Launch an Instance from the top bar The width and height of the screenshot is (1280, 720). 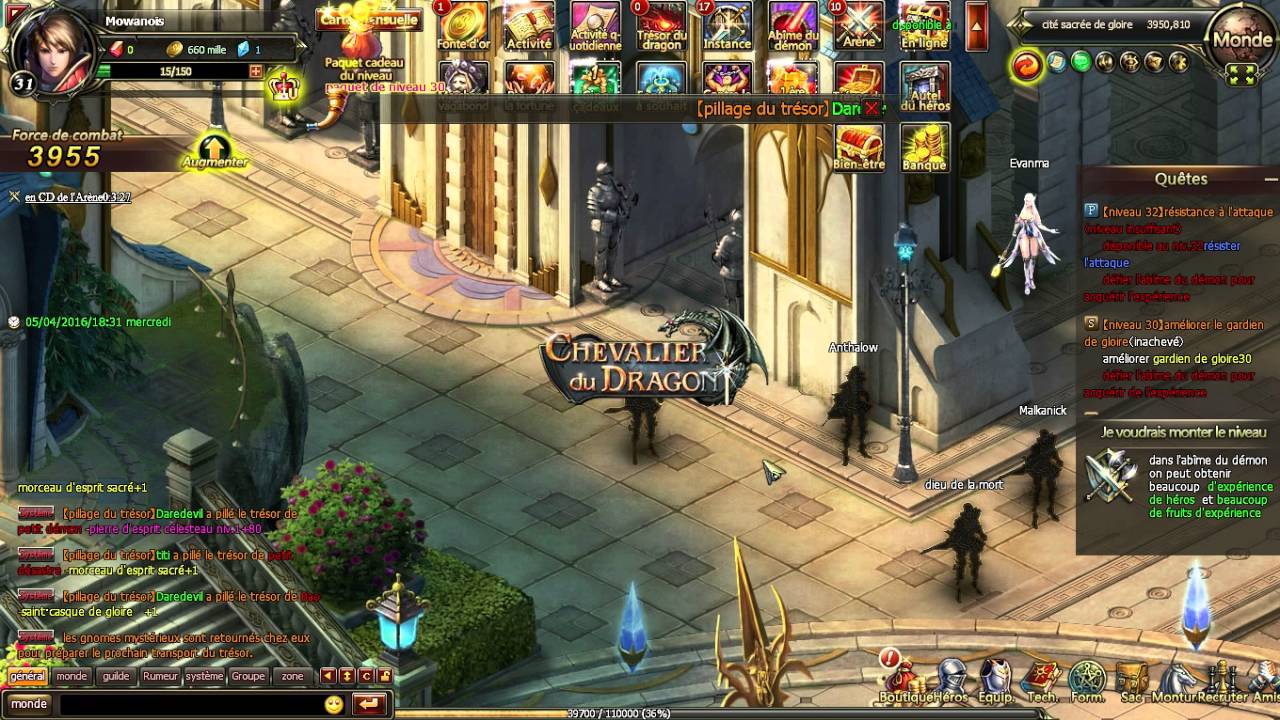click(727, 27)
